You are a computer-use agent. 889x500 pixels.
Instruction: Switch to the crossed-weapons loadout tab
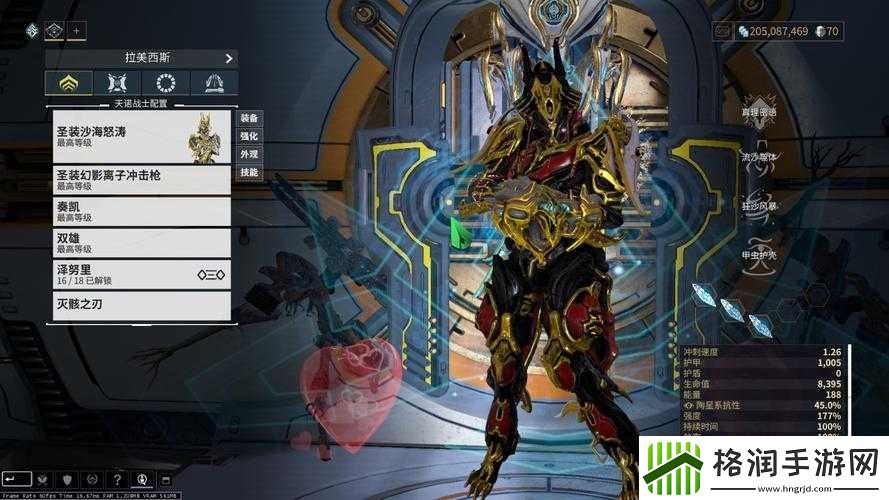[x=117, y=83]
